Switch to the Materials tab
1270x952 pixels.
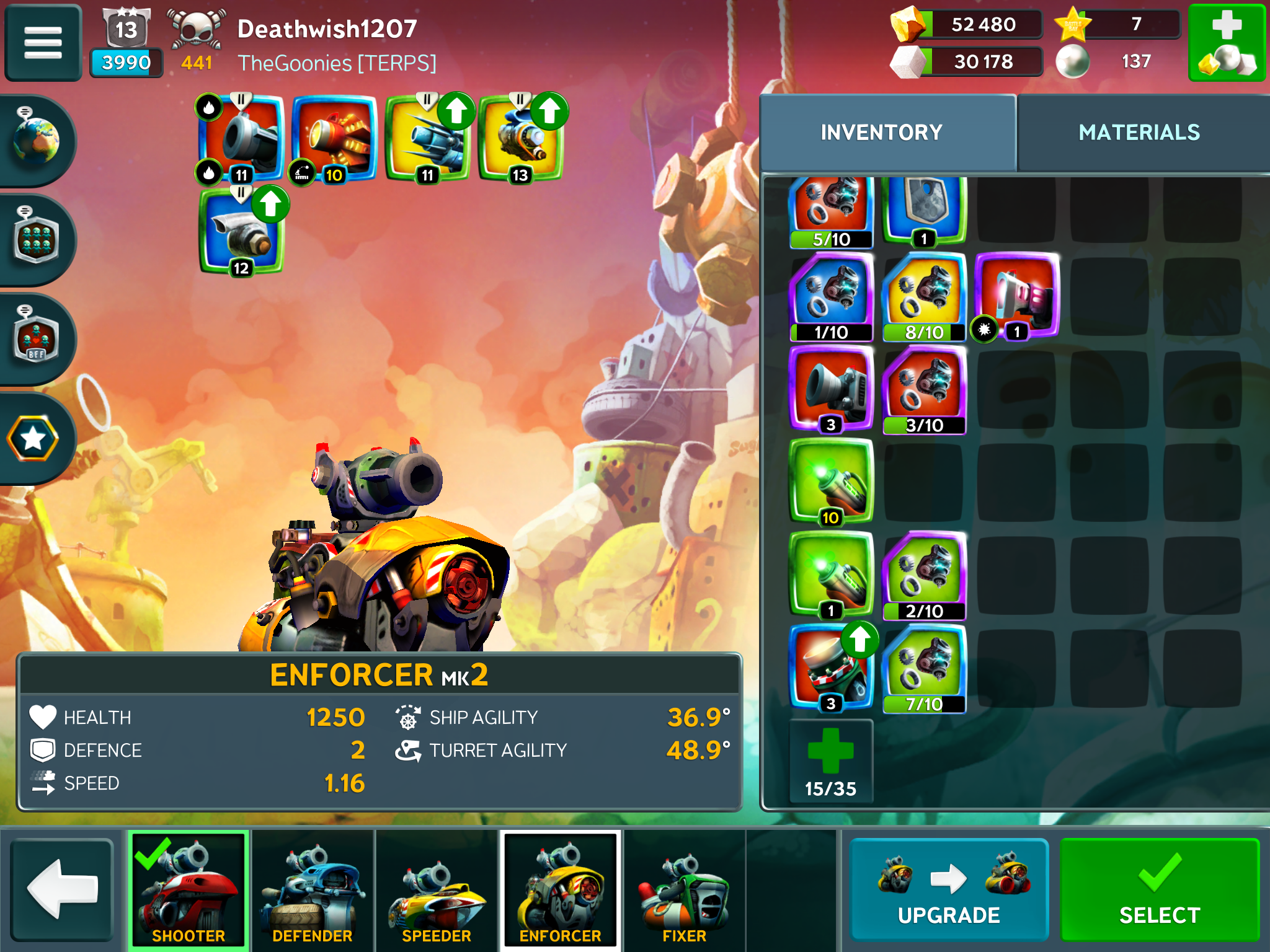pos(1139,132)
